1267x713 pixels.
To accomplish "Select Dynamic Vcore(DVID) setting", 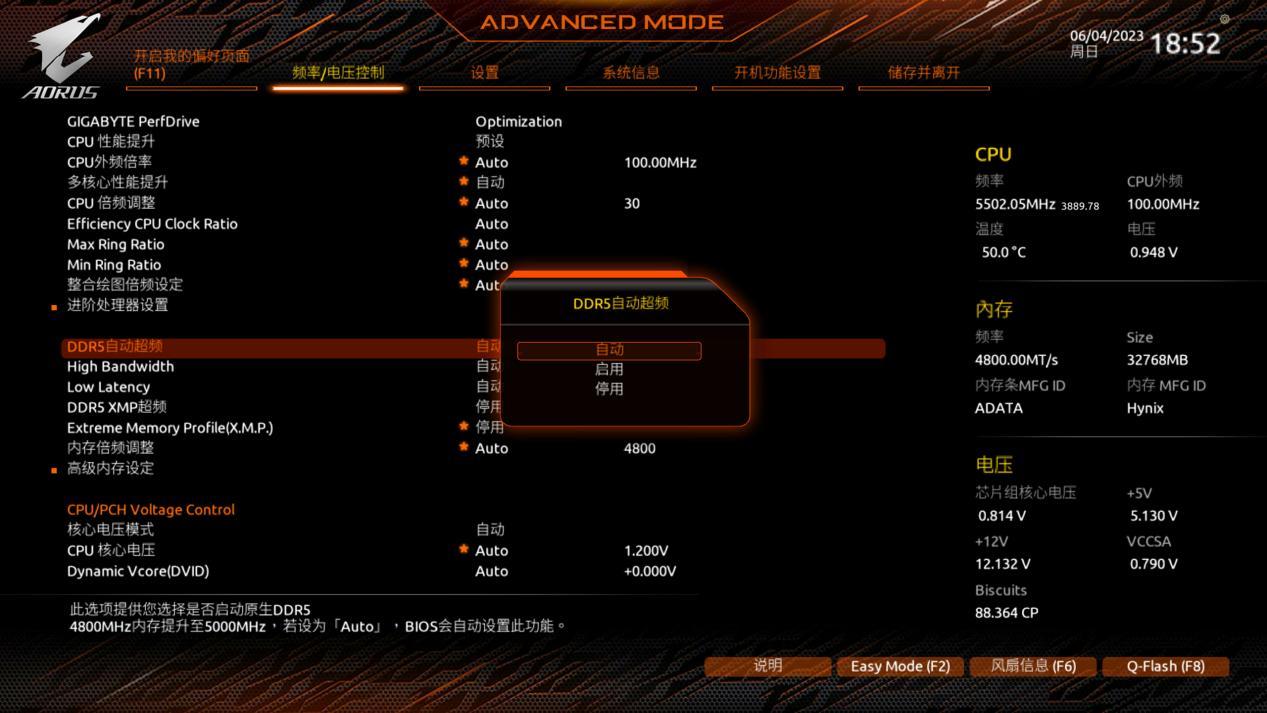I will pyautogui.click(x=138, y=571).
